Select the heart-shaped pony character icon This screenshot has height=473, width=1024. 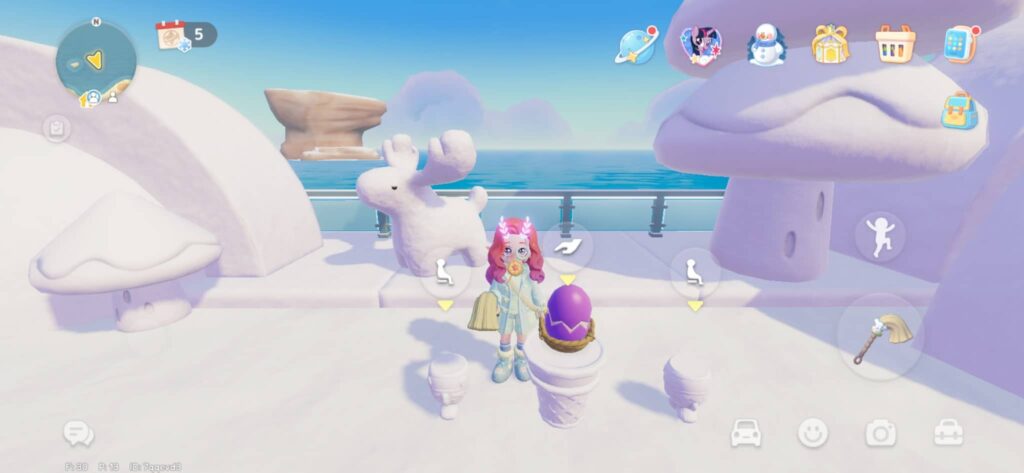pyautogui.click(x=700, y=45)
